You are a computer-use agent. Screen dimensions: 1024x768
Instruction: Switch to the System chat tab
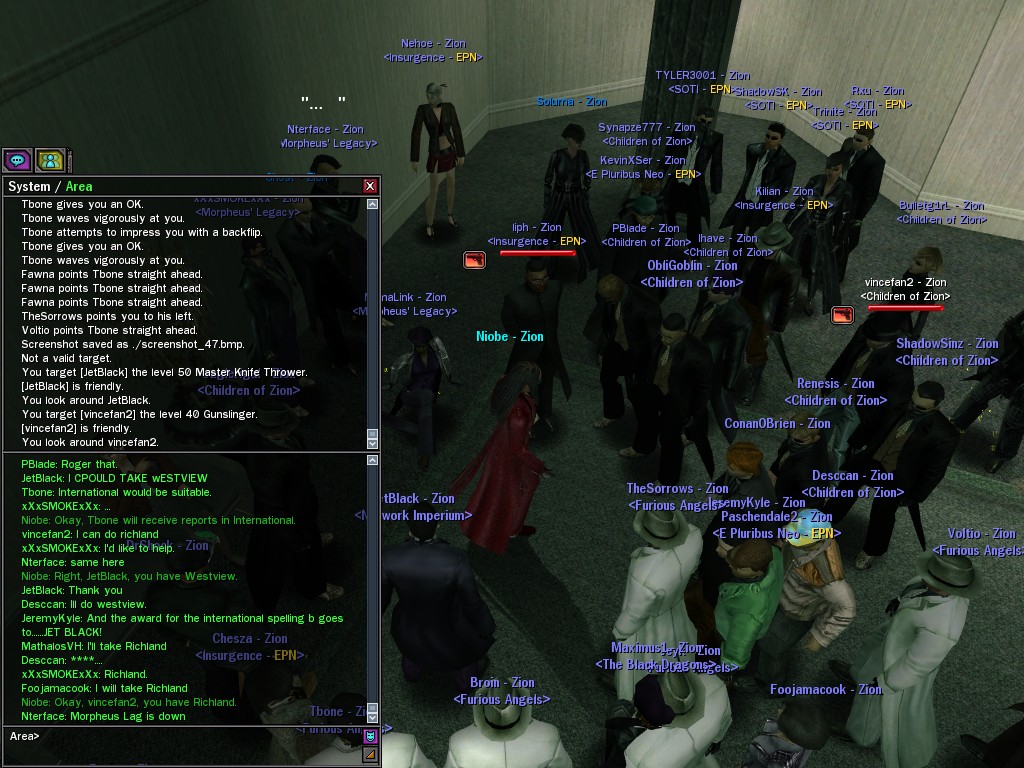click(x=28, y=186)
